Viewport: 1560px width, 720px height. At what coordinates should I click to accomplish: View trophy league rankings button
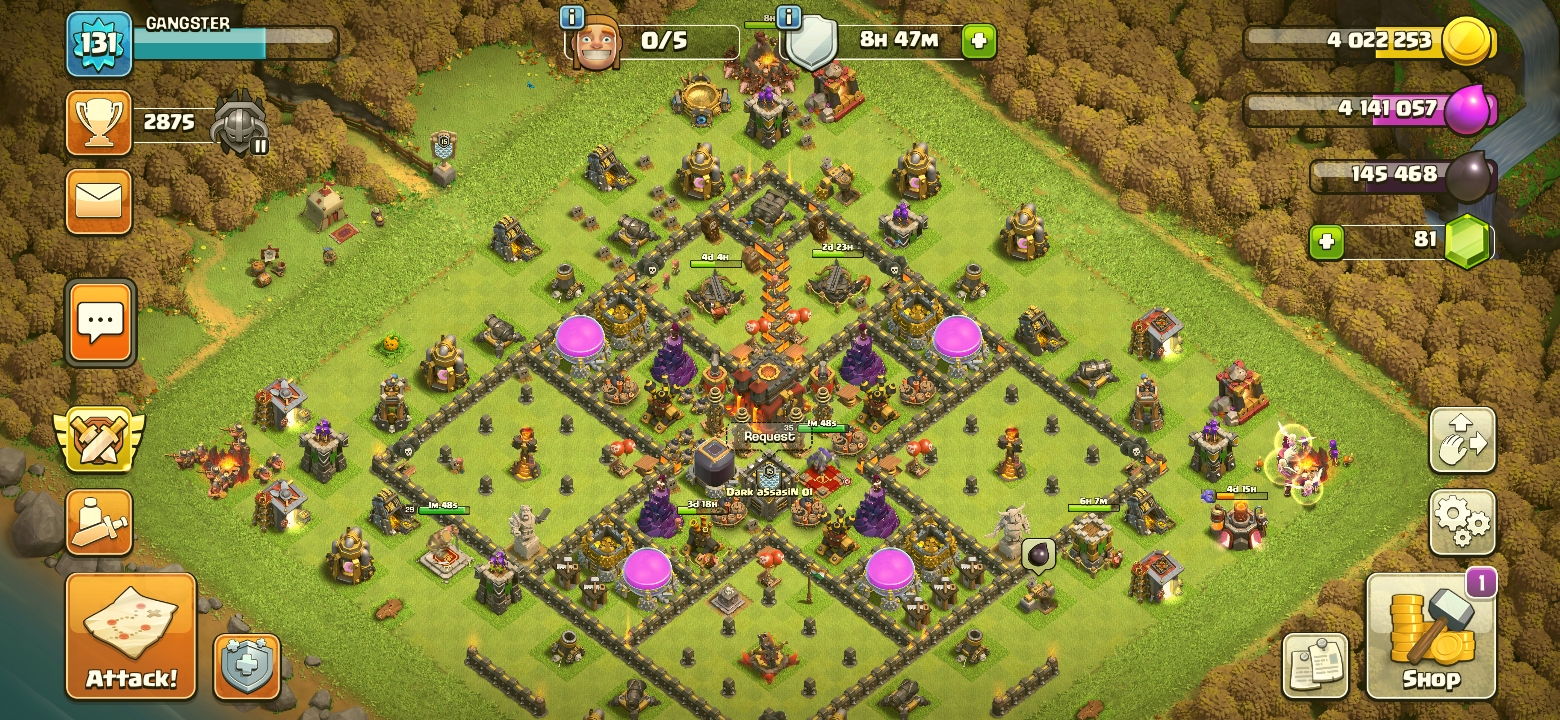pos(99,123)
